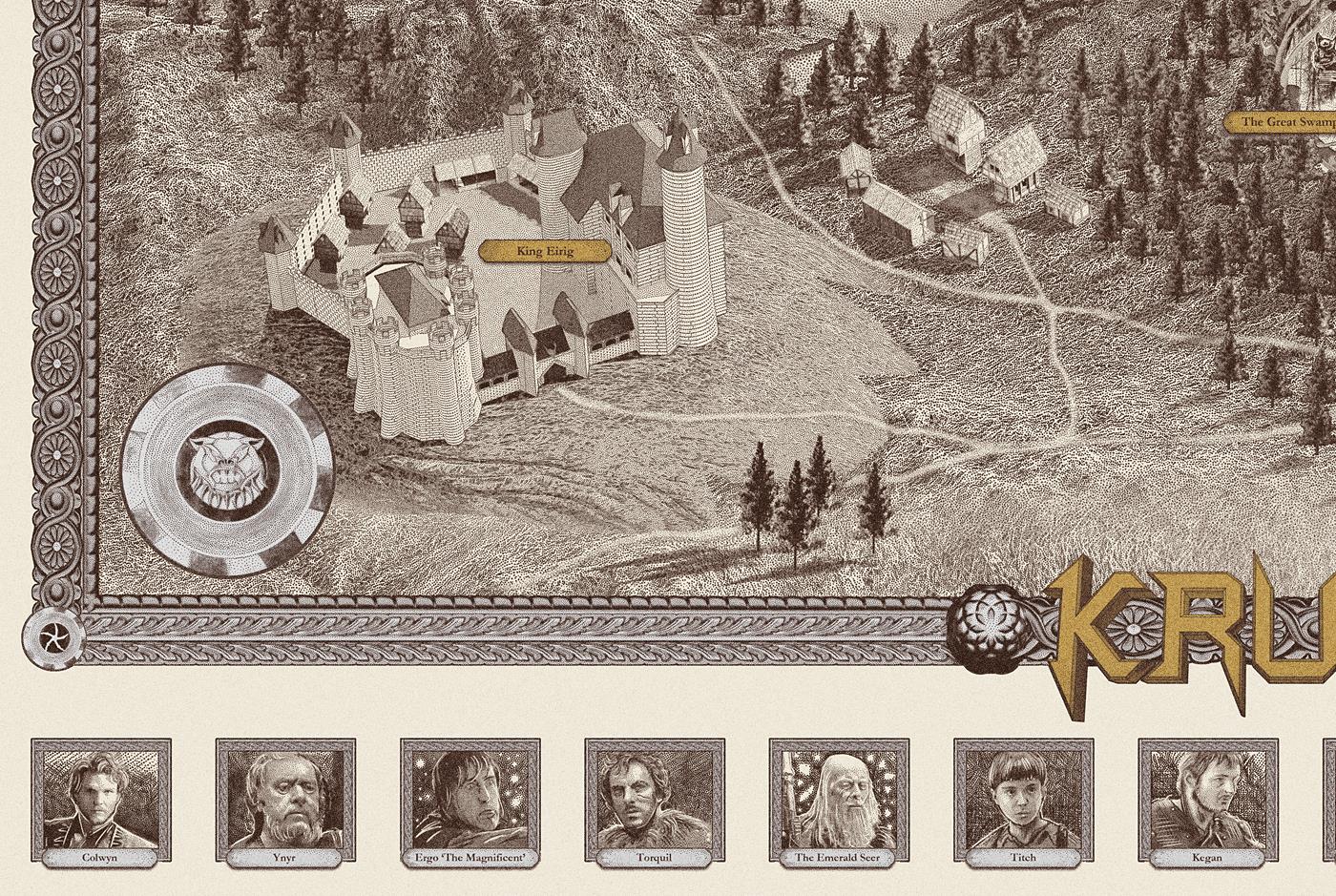Select the Kegan portrait
1336x896 pixels.
[1207, 800]
